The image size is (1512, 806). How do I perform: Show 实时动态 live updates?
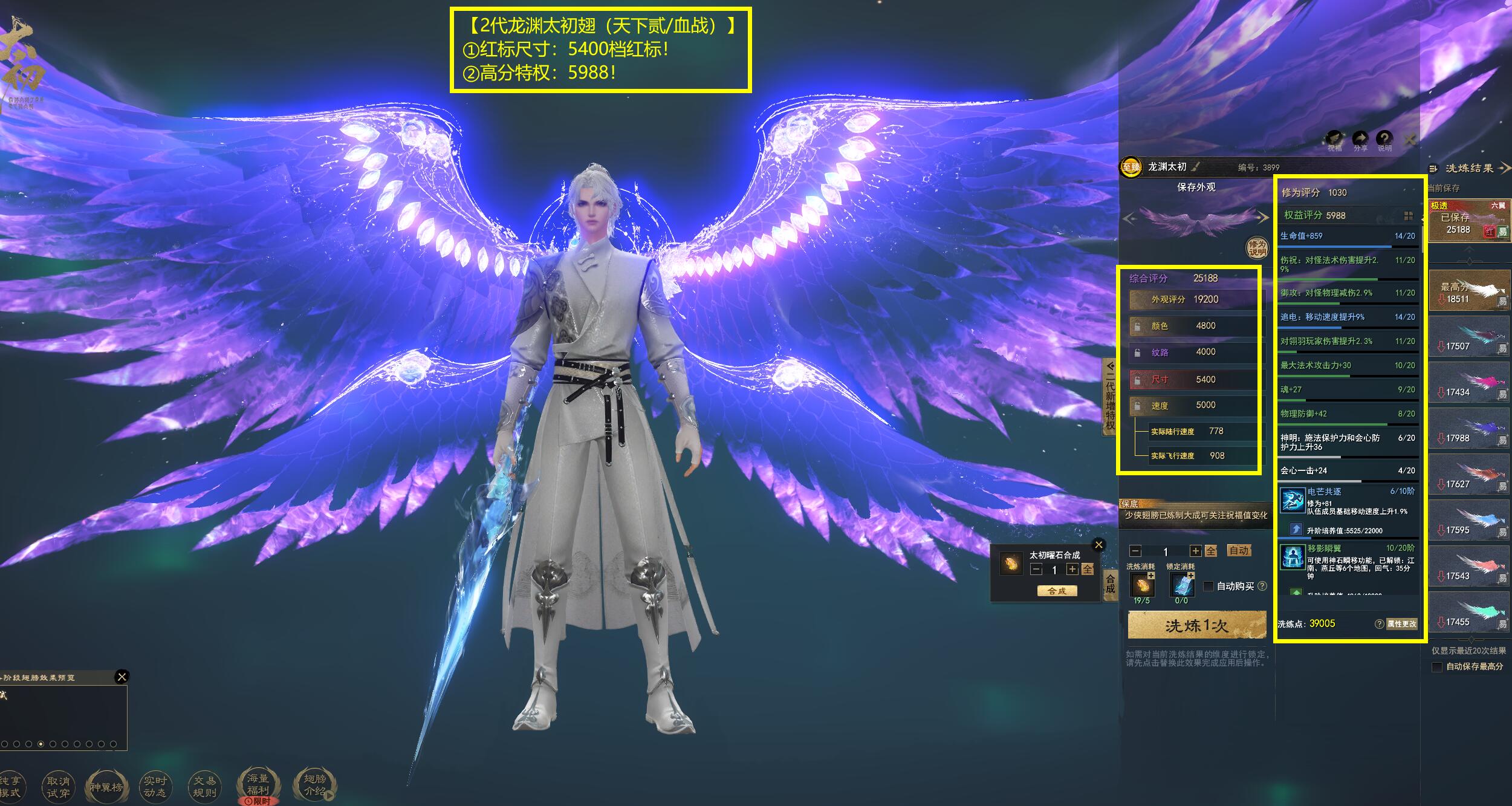point(155,787)
